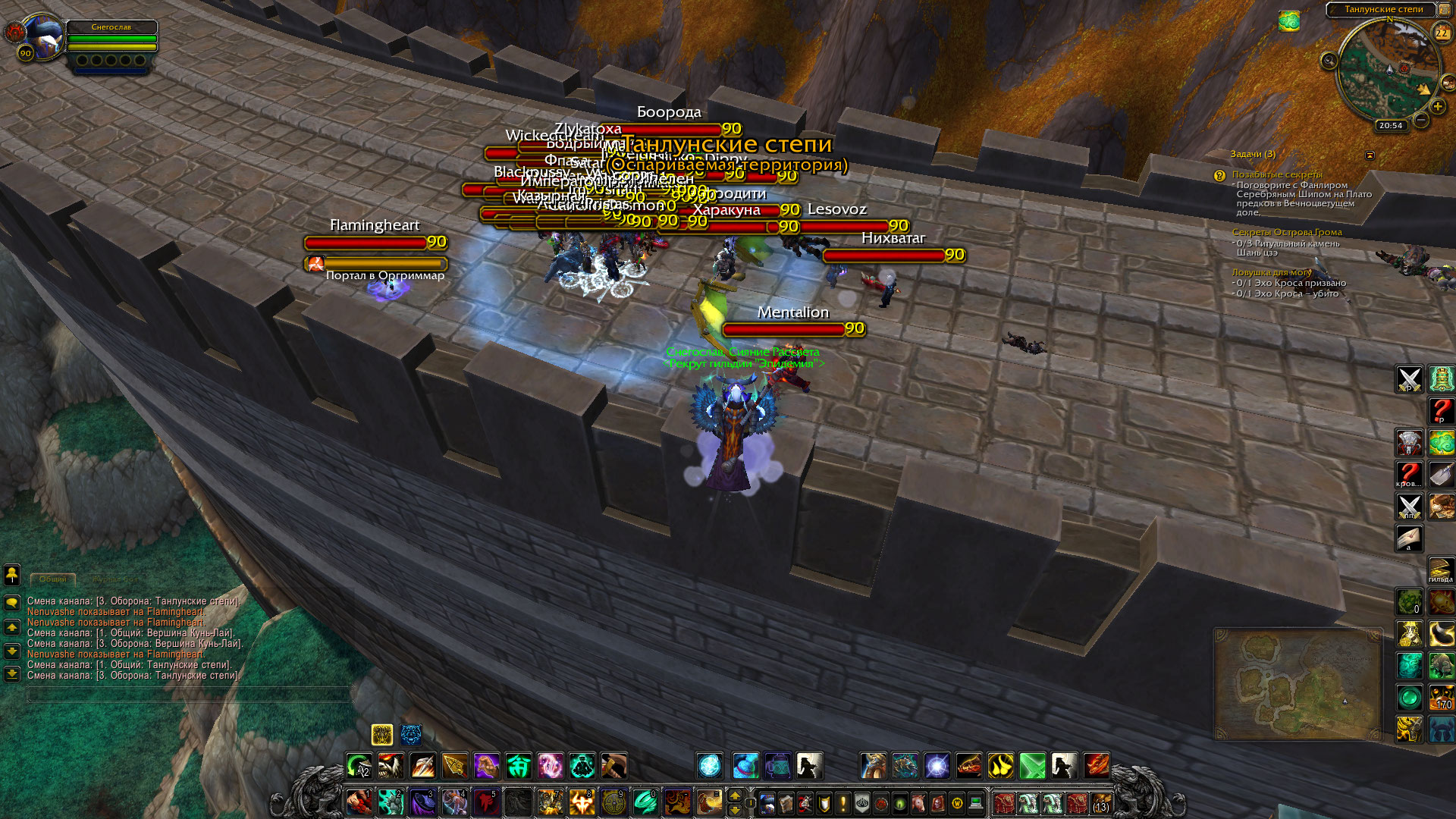Open the Секреты Острова Грома quest

click(x=1286, y=232)
